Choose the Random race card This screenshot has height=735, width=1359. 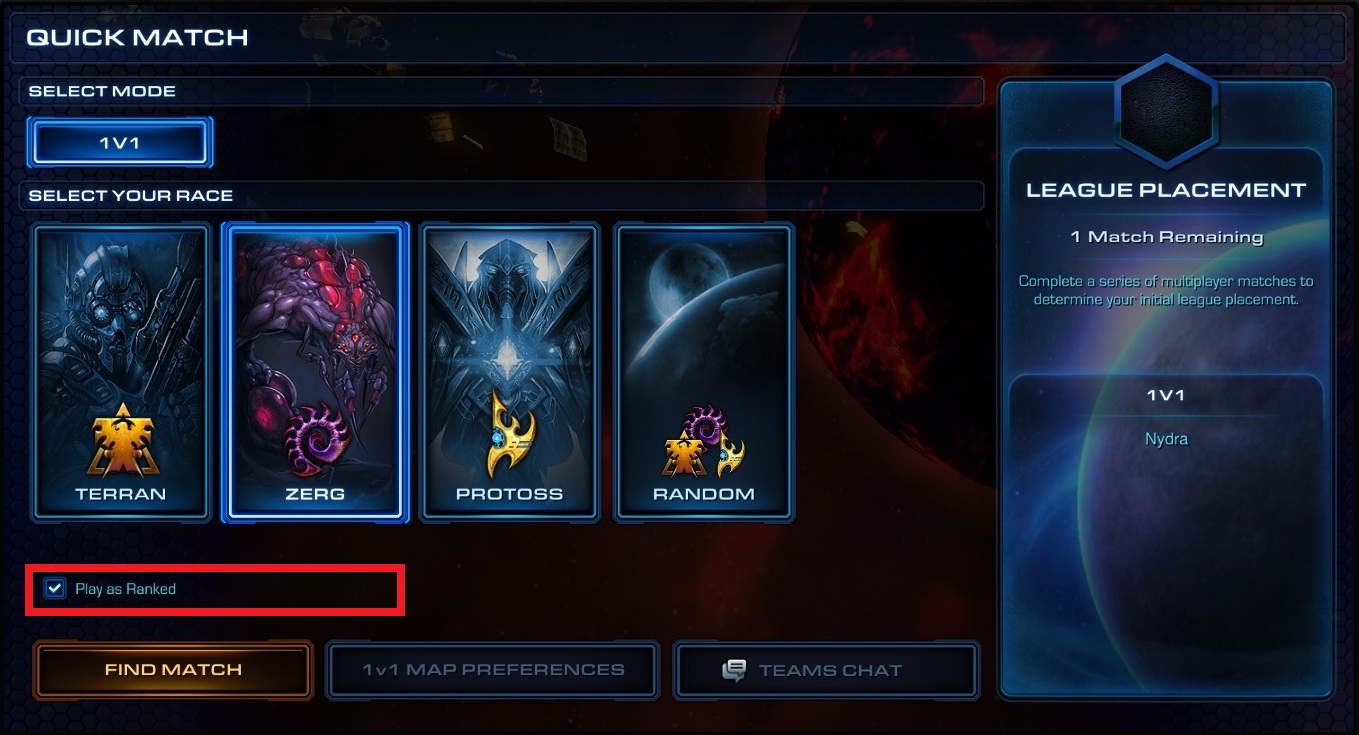(x=704, y=372)
